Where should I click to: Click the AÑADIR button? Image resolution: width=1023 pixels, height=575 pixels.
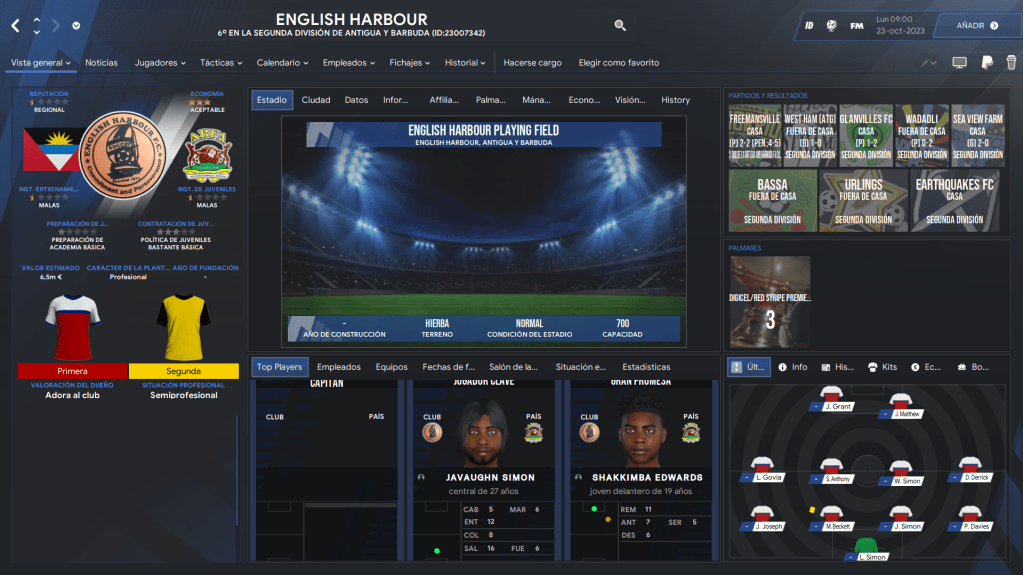pyautogui.click(x=976, y=25)
